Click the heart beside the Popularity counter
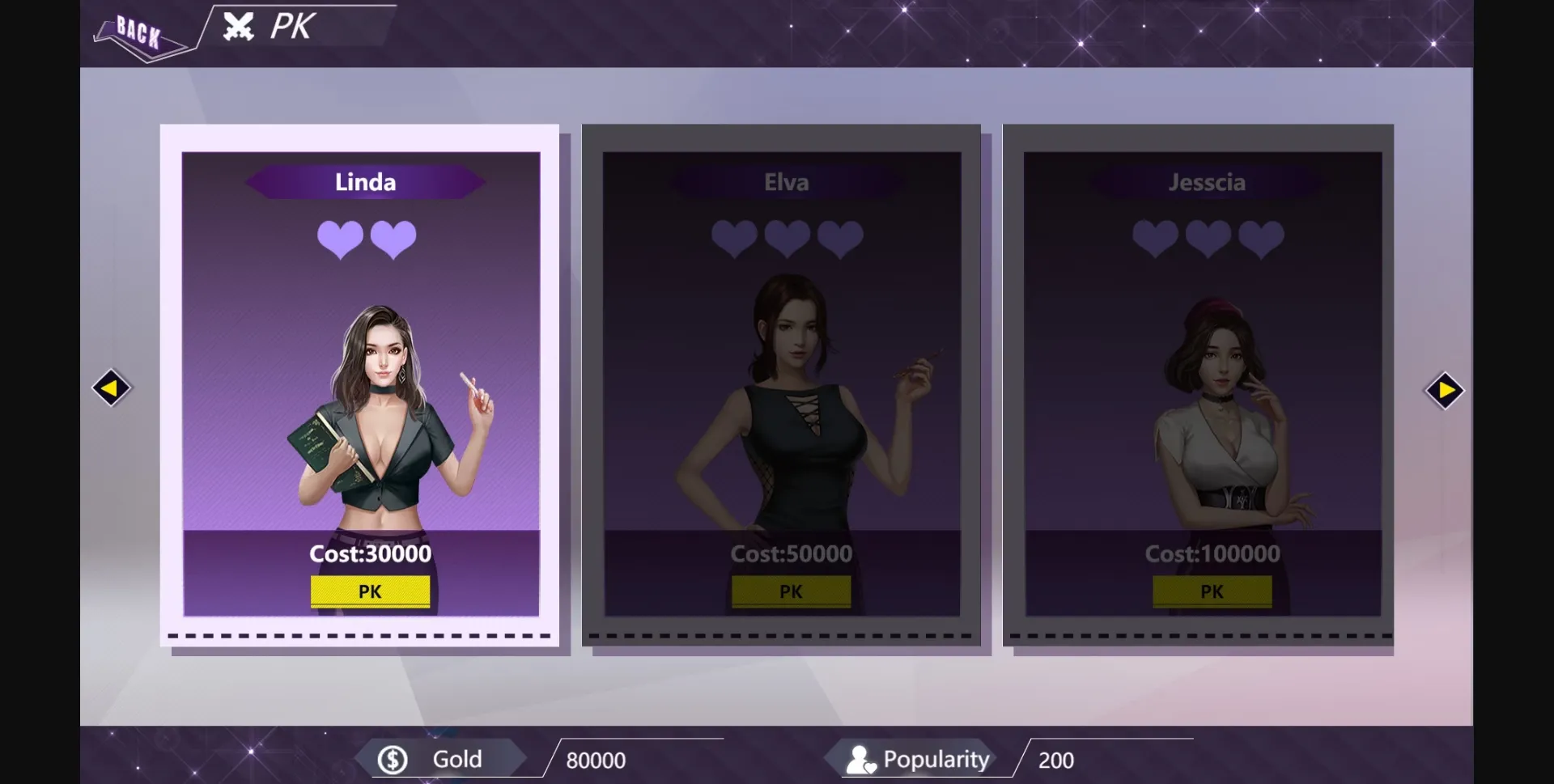Viewport: 1554px width, 784px height. [x=869, y=767]
